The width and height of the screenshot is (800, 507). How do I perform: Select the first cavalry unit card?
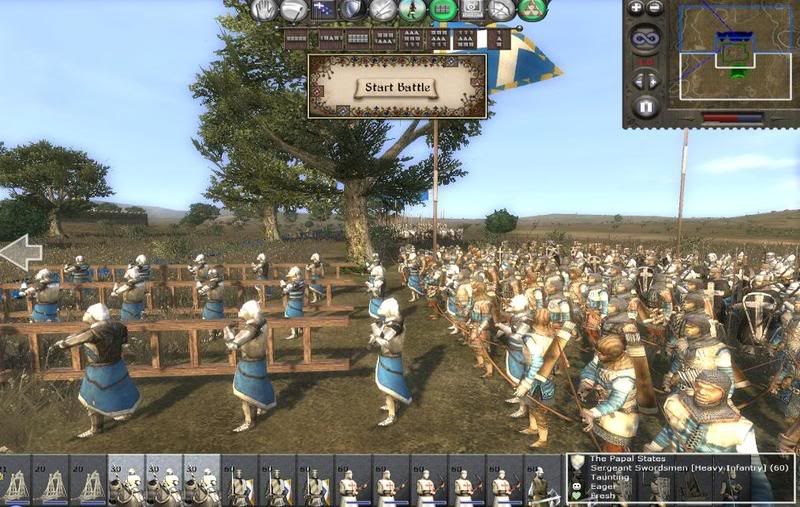[x=128, y=480]
